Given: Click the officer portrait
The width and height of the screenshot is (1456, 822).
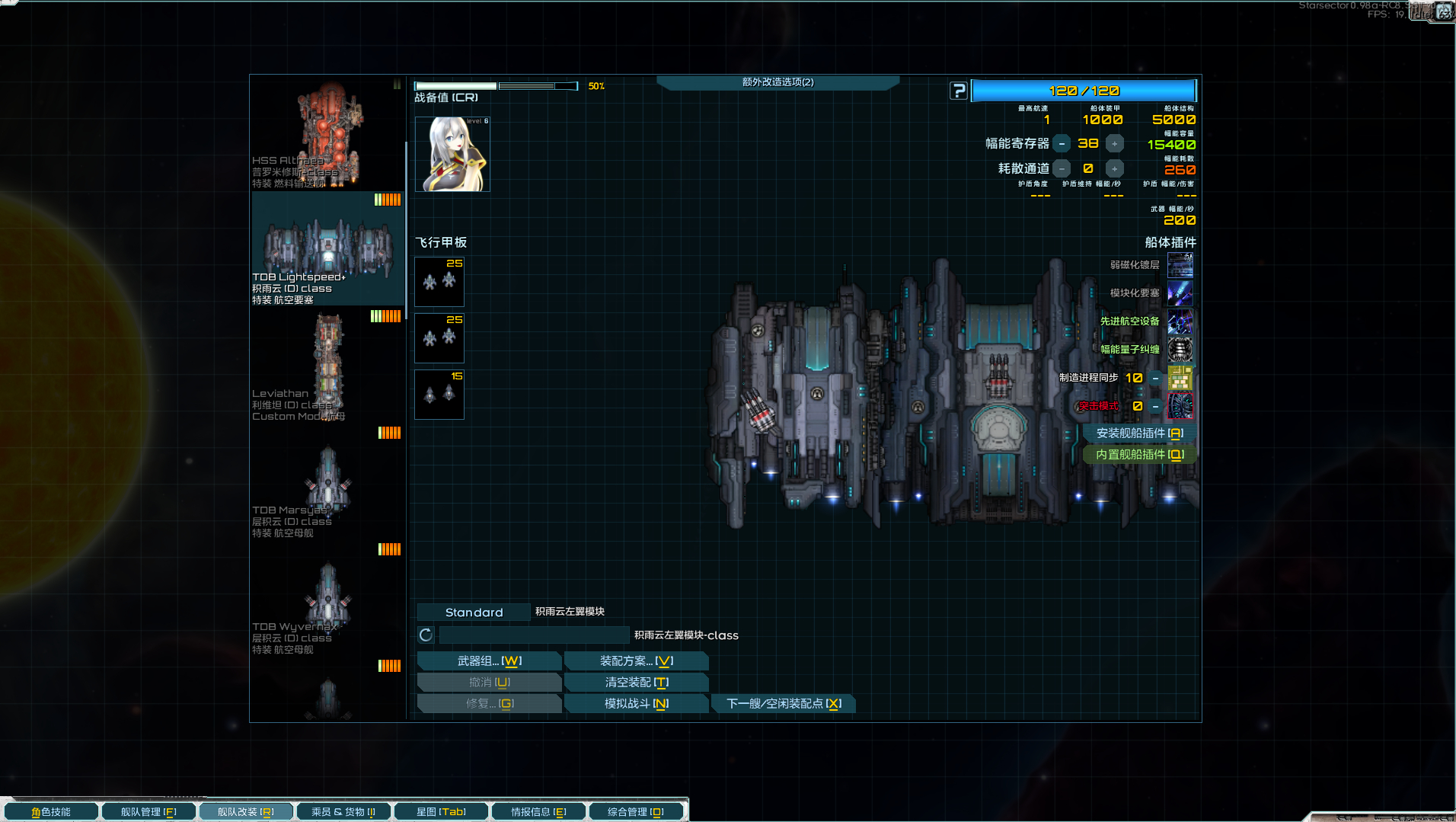Looking at the screenshot, I should click(x=452, y=154).
